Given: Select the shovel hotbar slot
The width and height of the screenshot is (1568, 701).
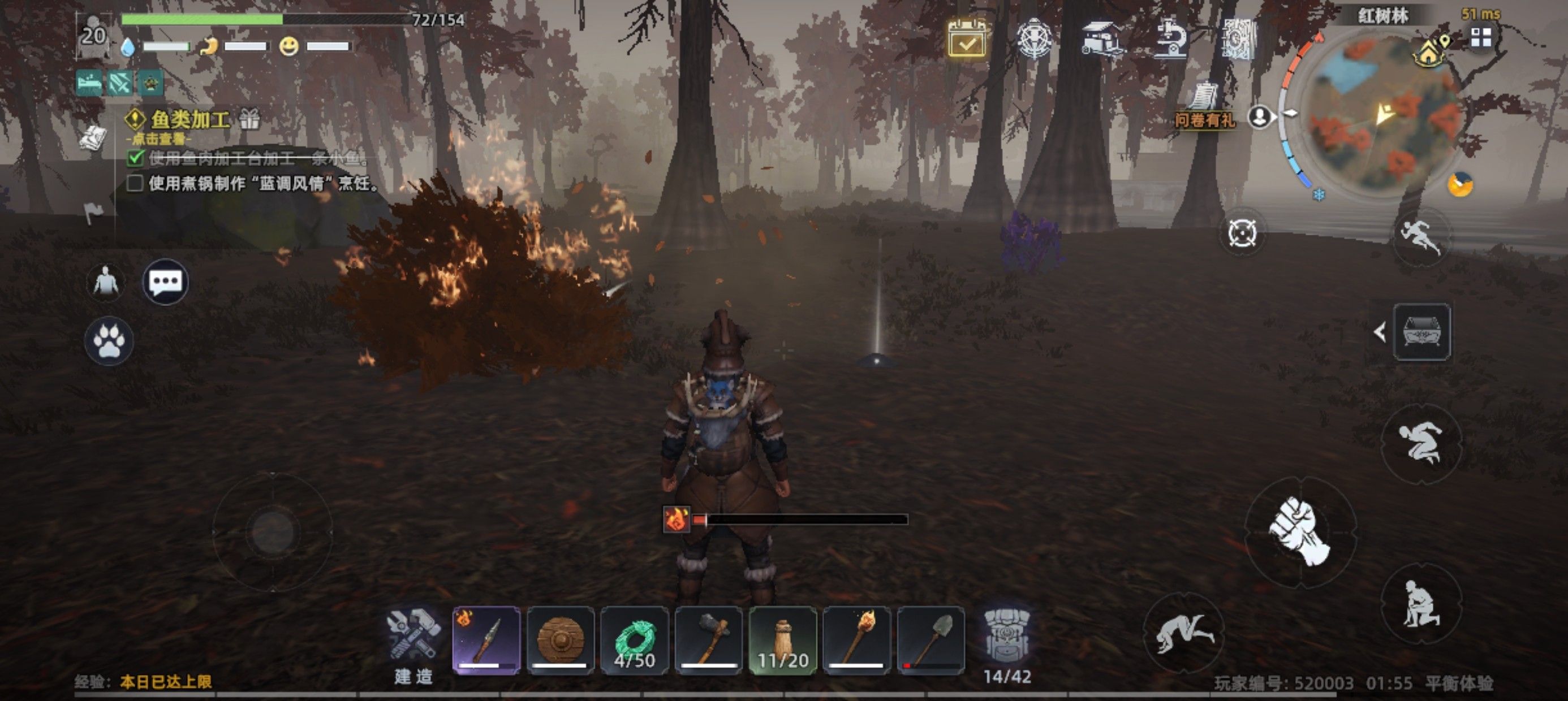Looking at the screenshot, I should point(931,640).
